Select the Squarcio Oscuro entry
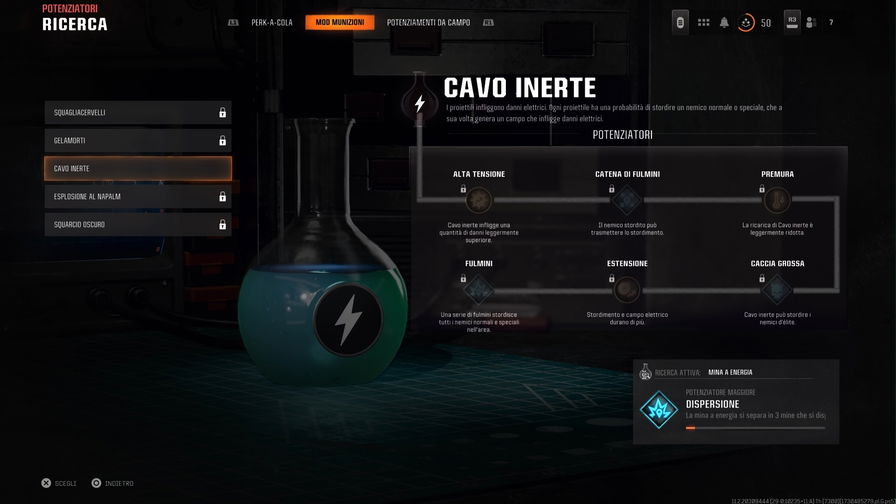This screenshot has height=504, width=896. point(138,224)
